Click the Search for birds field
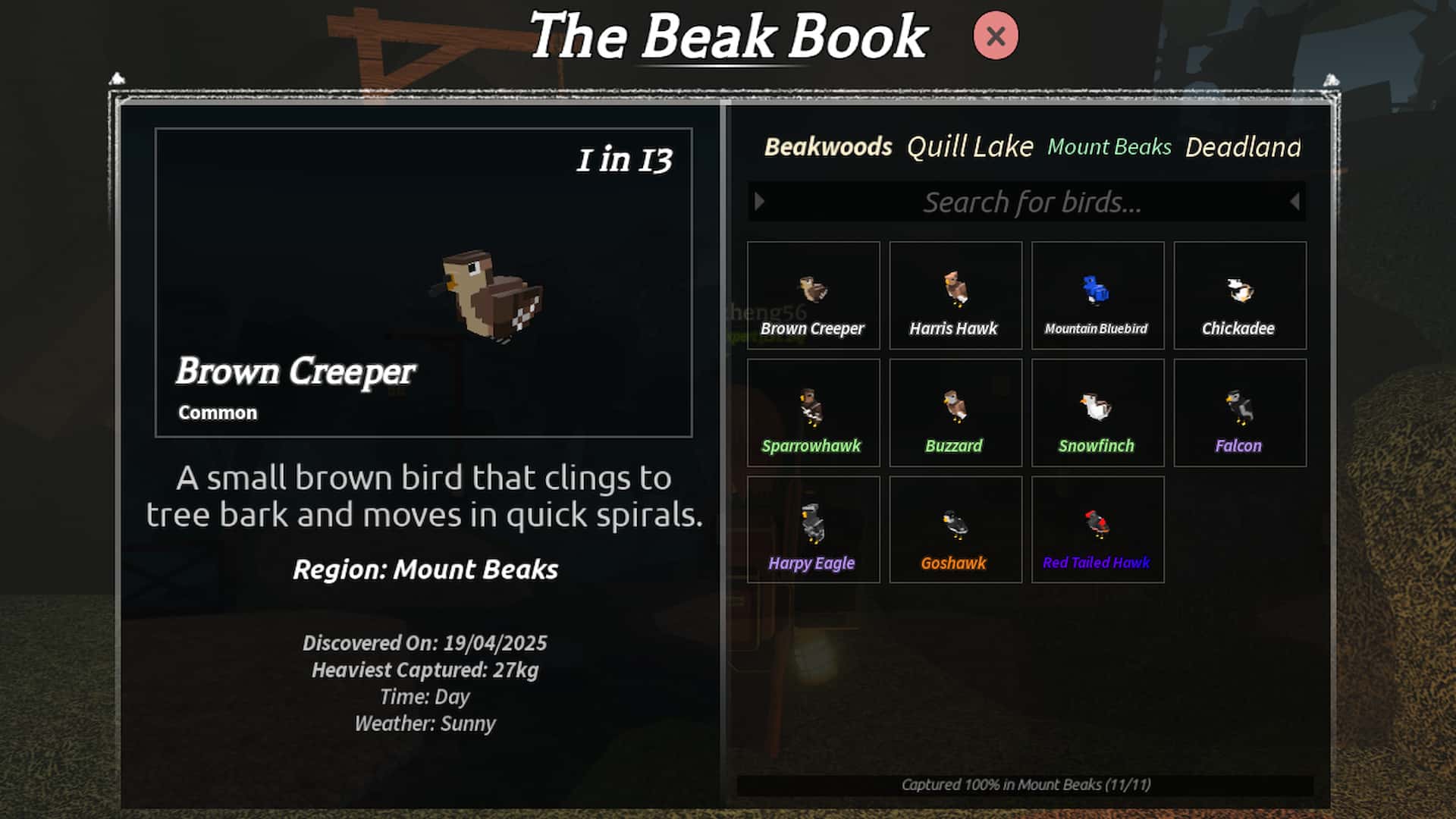The image size is (1456, 819). 1031,202
